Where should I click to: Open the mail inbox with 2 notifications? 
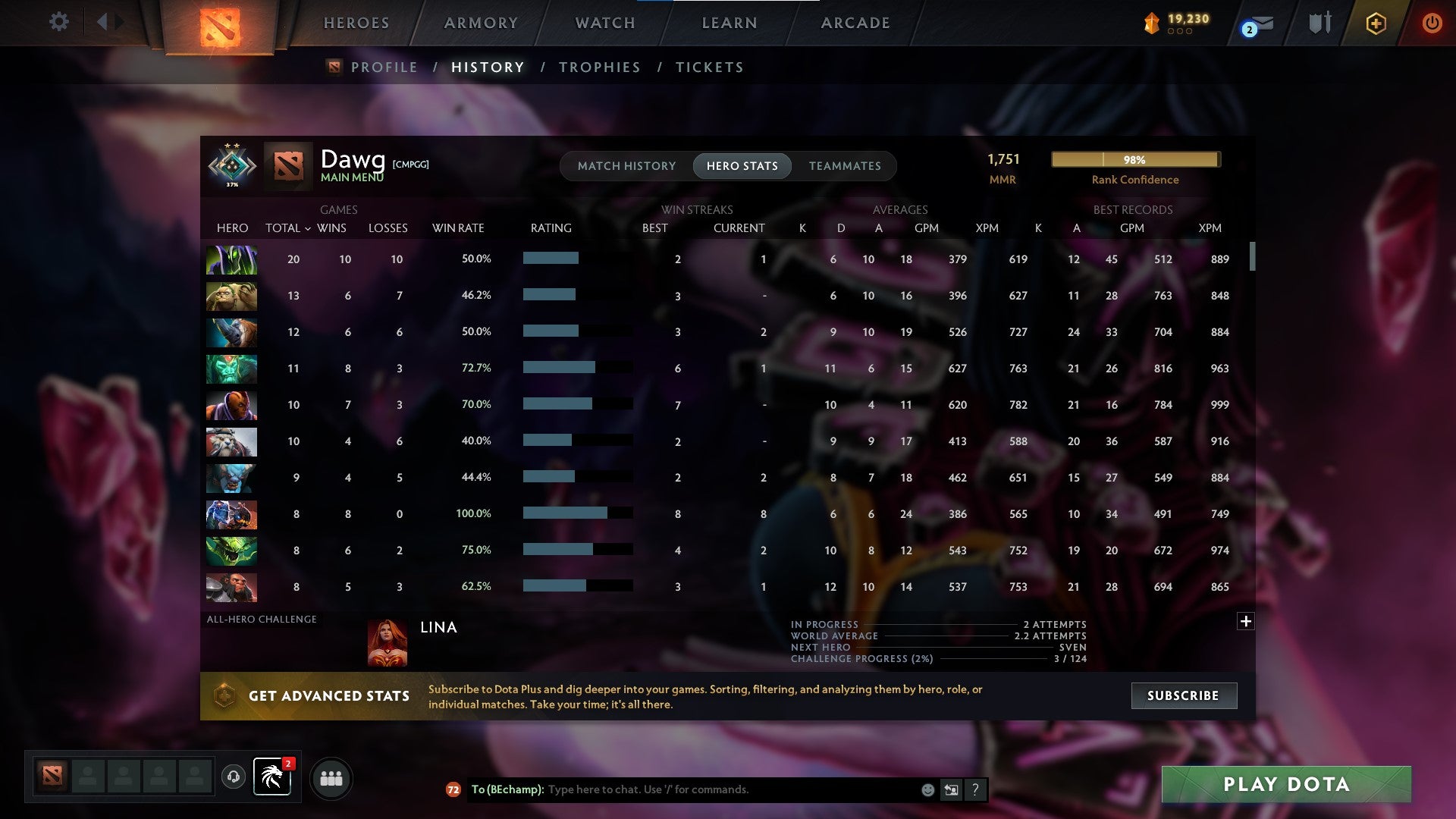click(x=1255, y=24)
